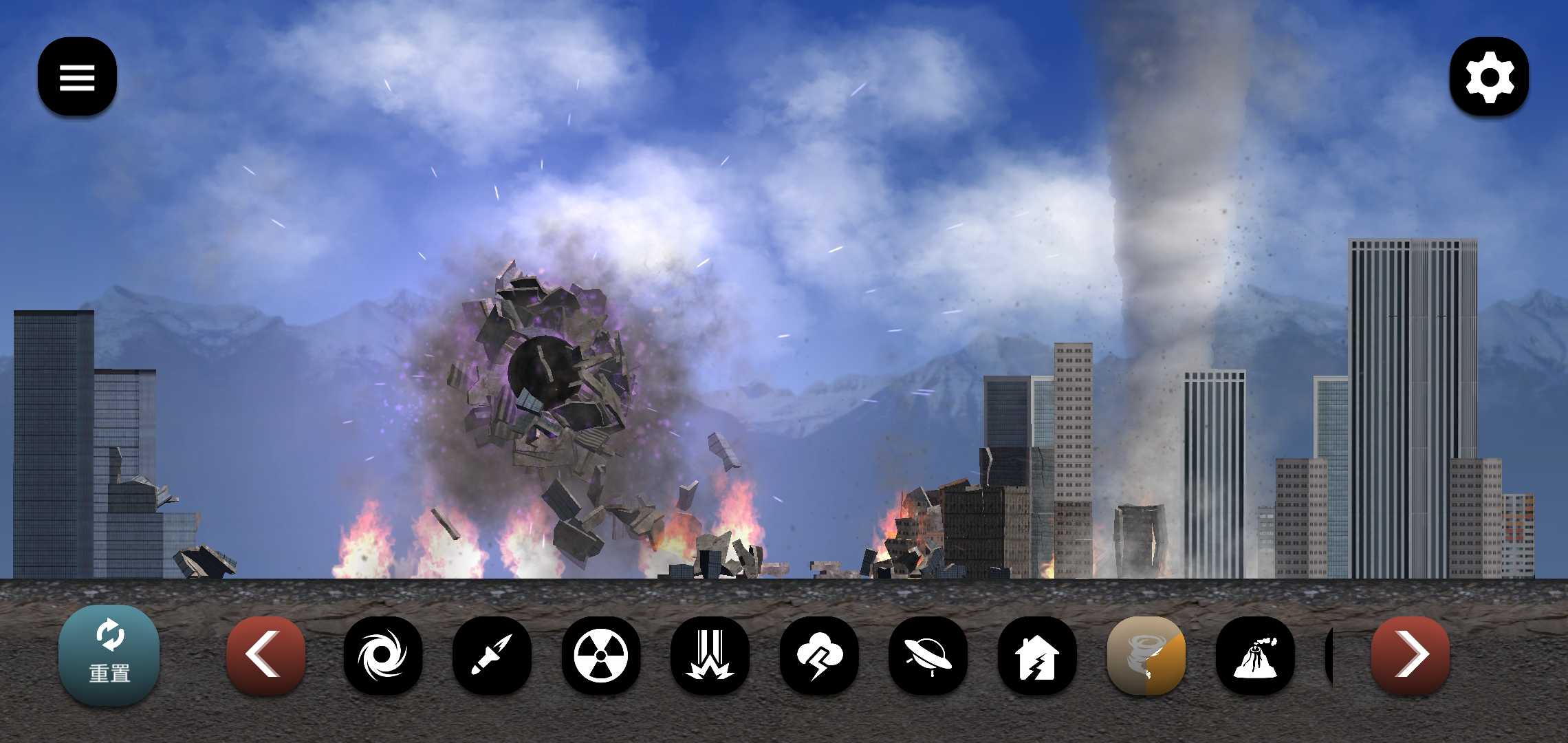Trigger the lightning storm cloud icon
This screenshot has height=743, width=1568.
tap(818, 654)
